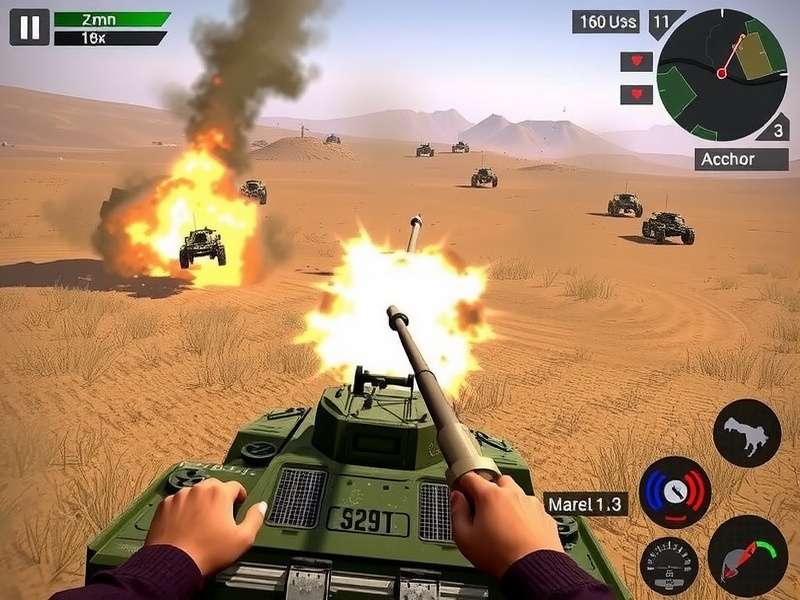Tap the grey animal silhouette round button
This screenshot has height=600, width=800.
[x=747, y=433]
